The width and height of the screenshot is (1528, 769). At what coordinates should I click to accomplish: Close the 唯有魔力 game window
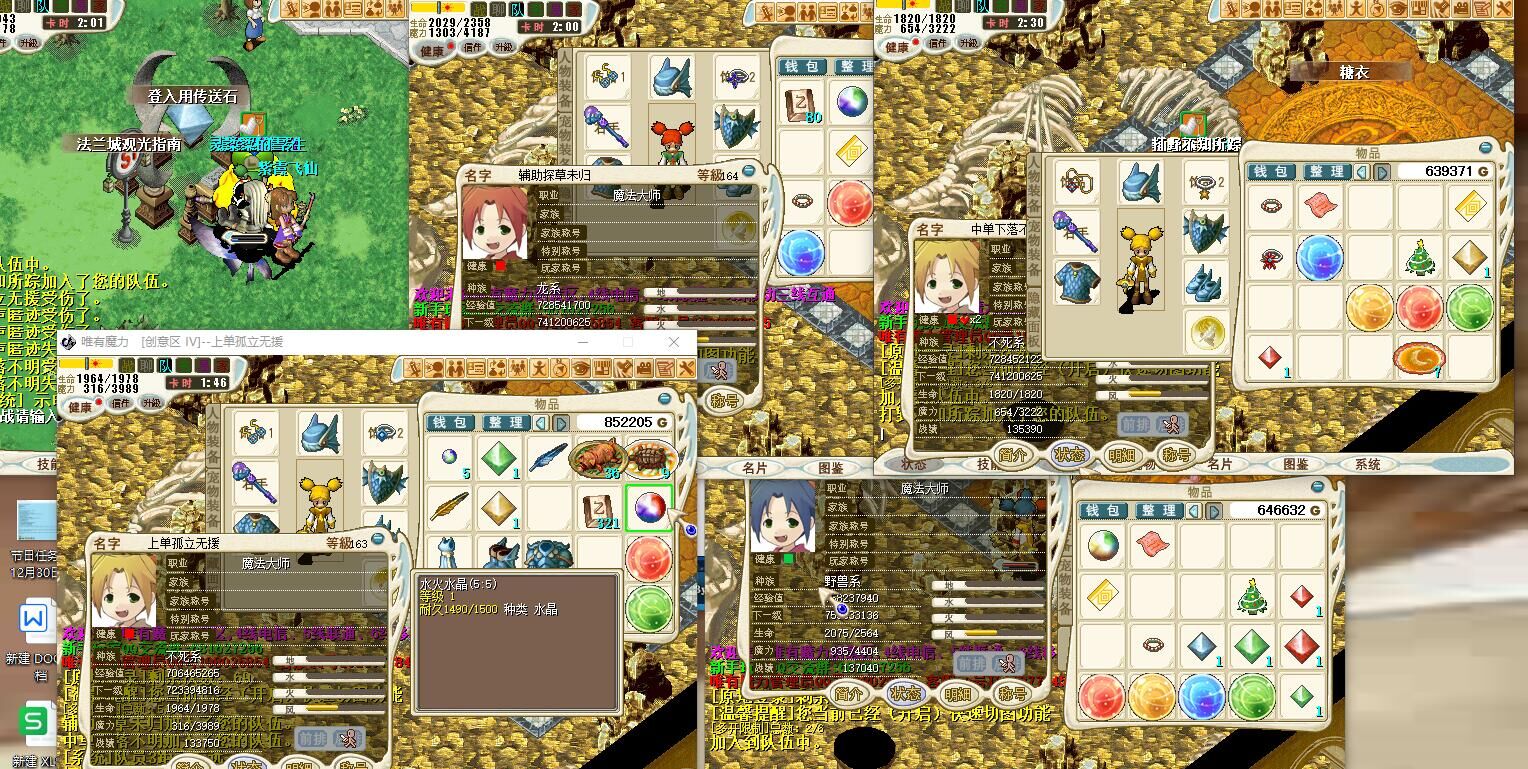pos(674,342)
